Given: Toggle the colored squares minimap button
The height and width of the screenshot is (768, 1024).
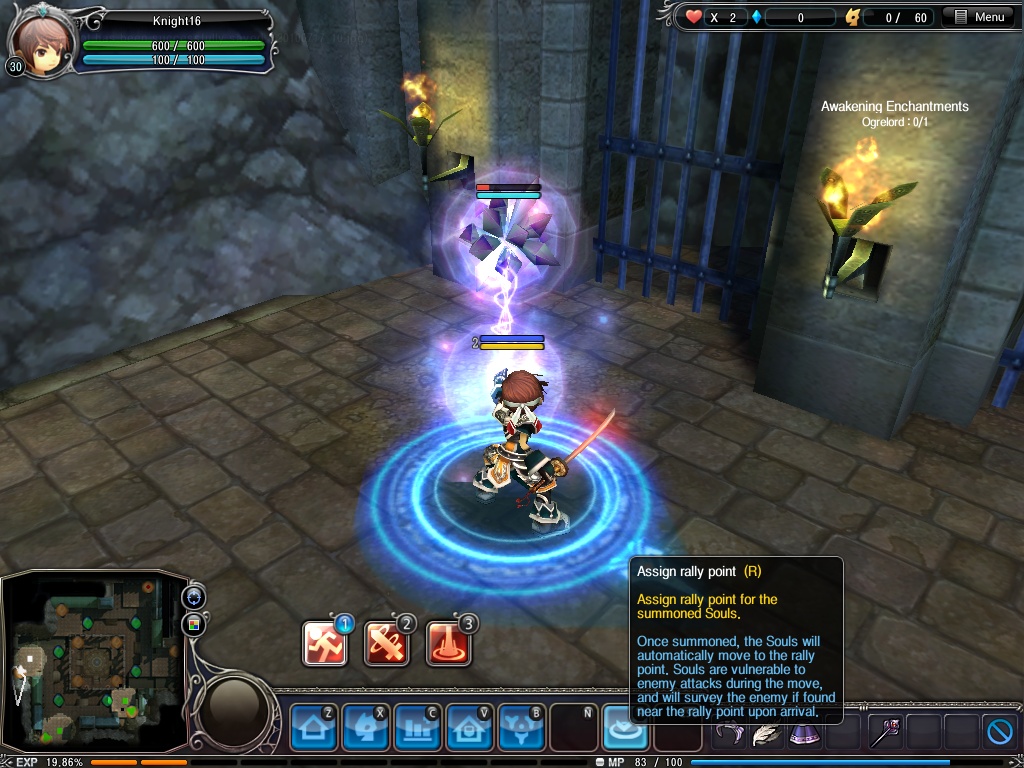Looking at the screenshot, I should (193, 625).
